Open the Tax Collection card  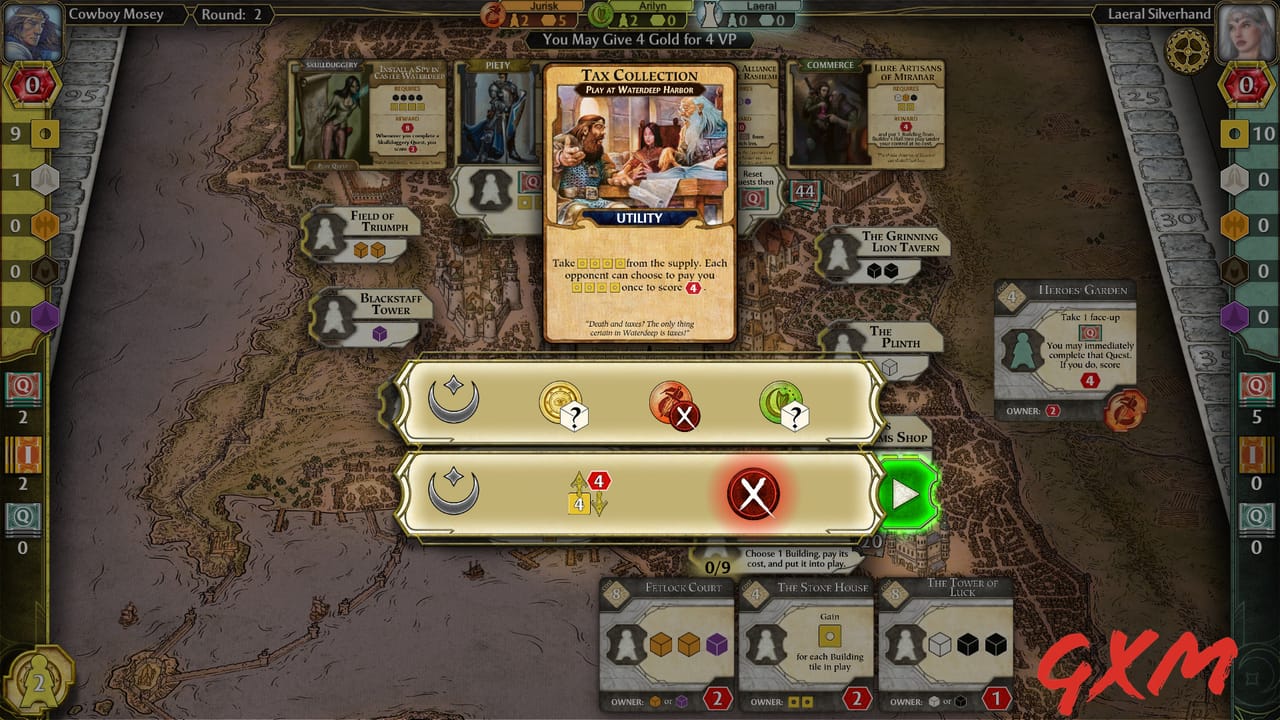639,200
